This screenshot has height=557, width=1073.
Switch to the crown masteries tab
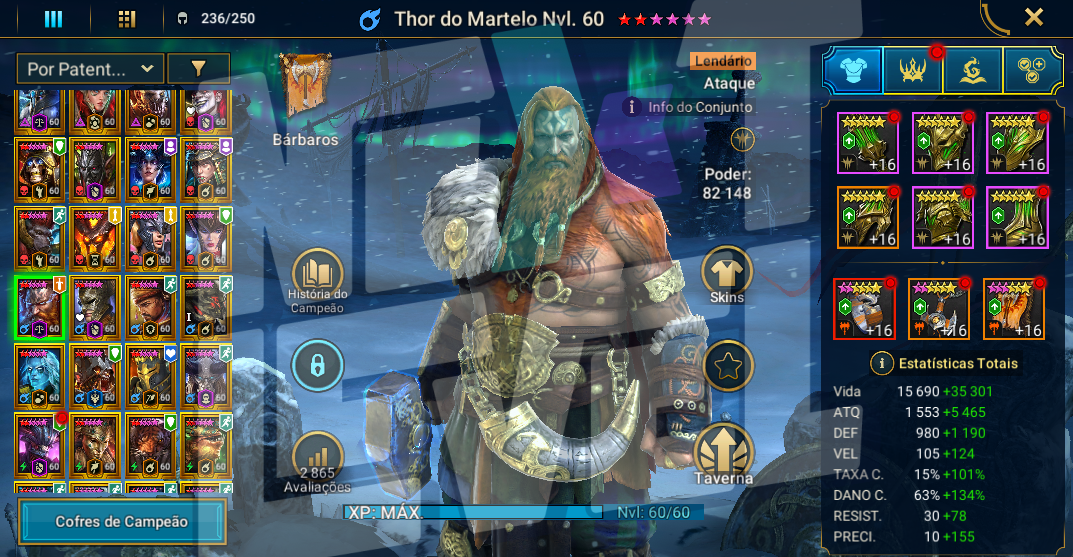[x=913, y=70]
